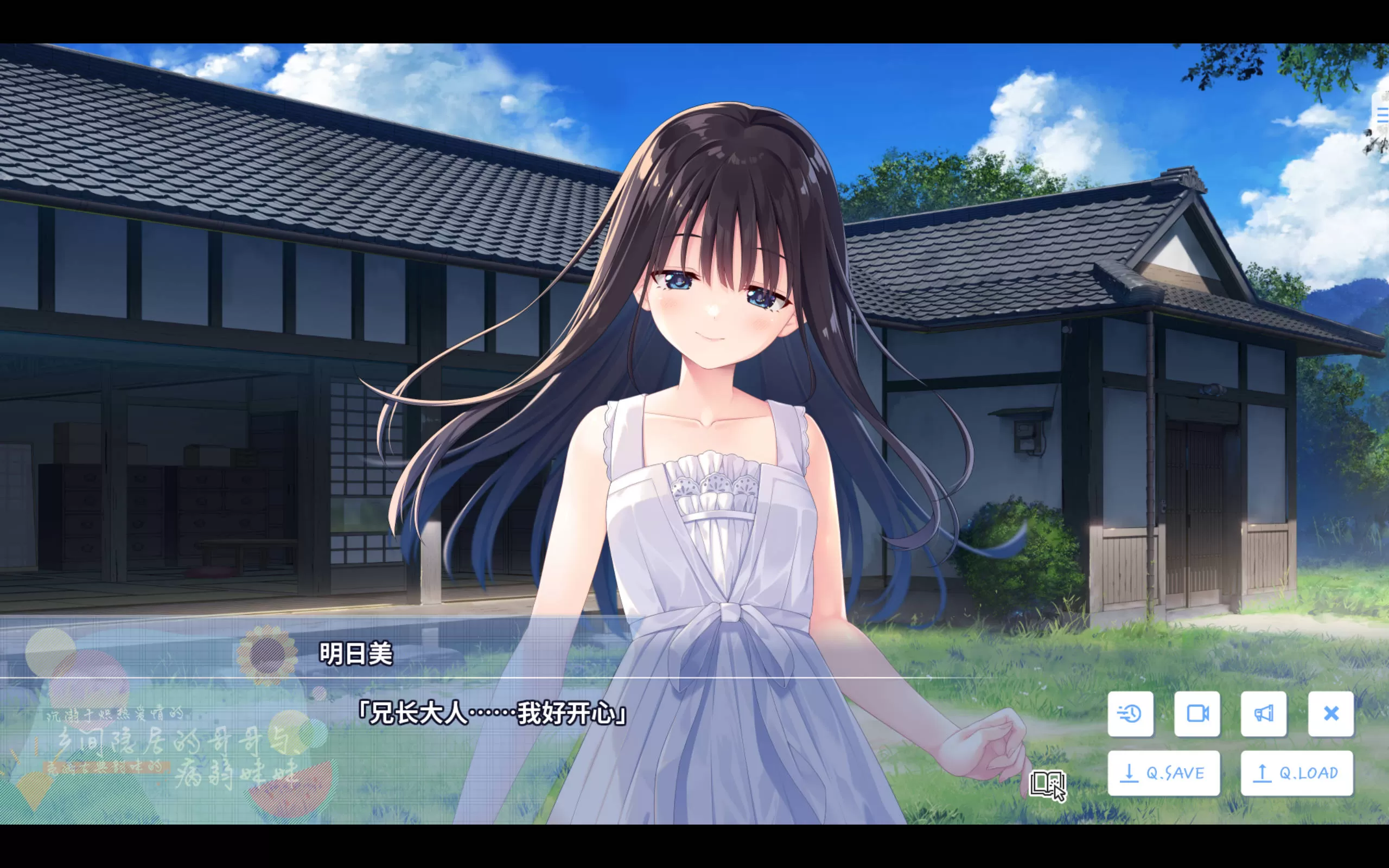Load the quick save with Q.LOAD

pos(1297,773)
